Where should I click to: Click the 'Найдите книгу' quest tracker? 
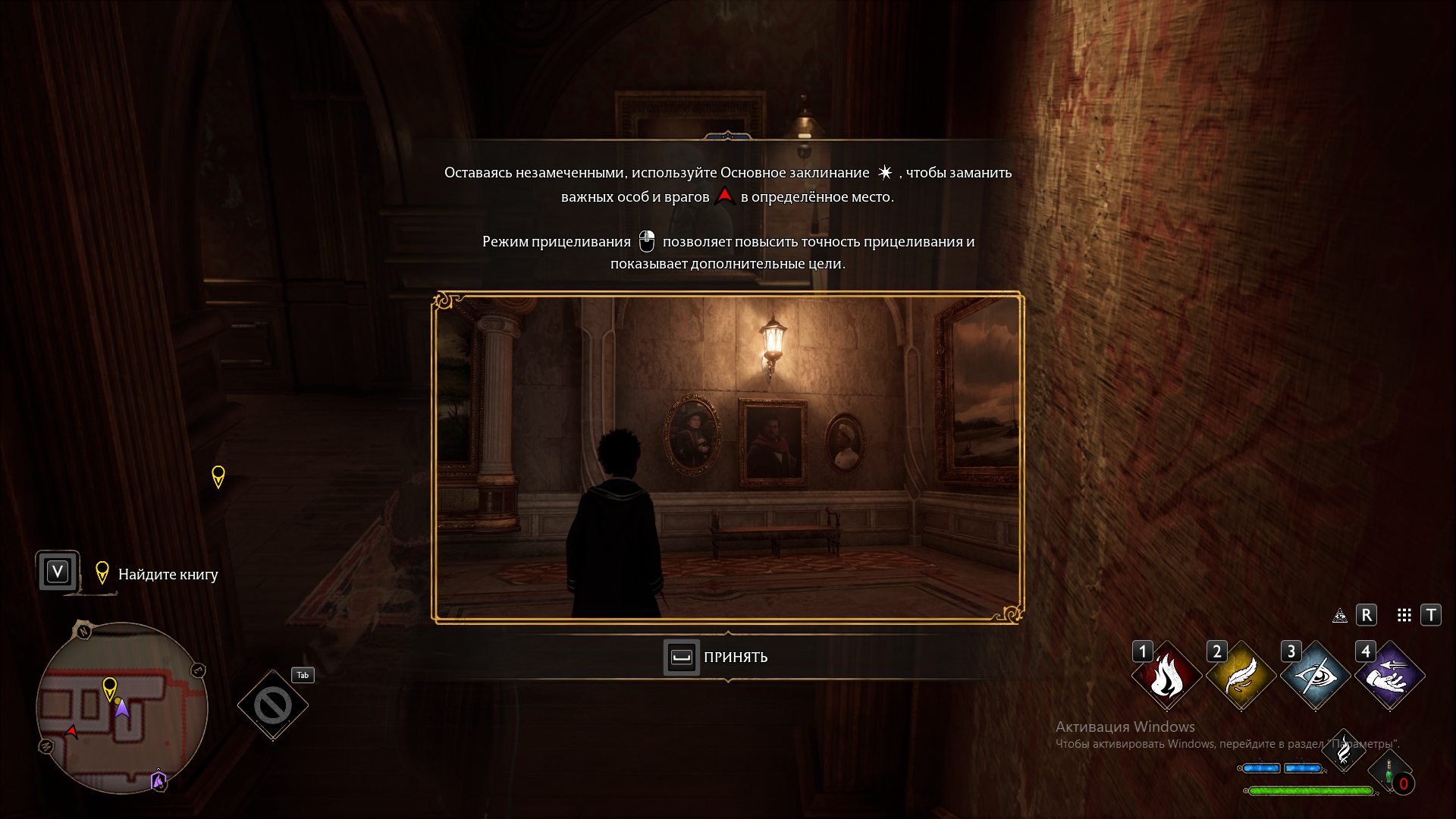(168, 574)
